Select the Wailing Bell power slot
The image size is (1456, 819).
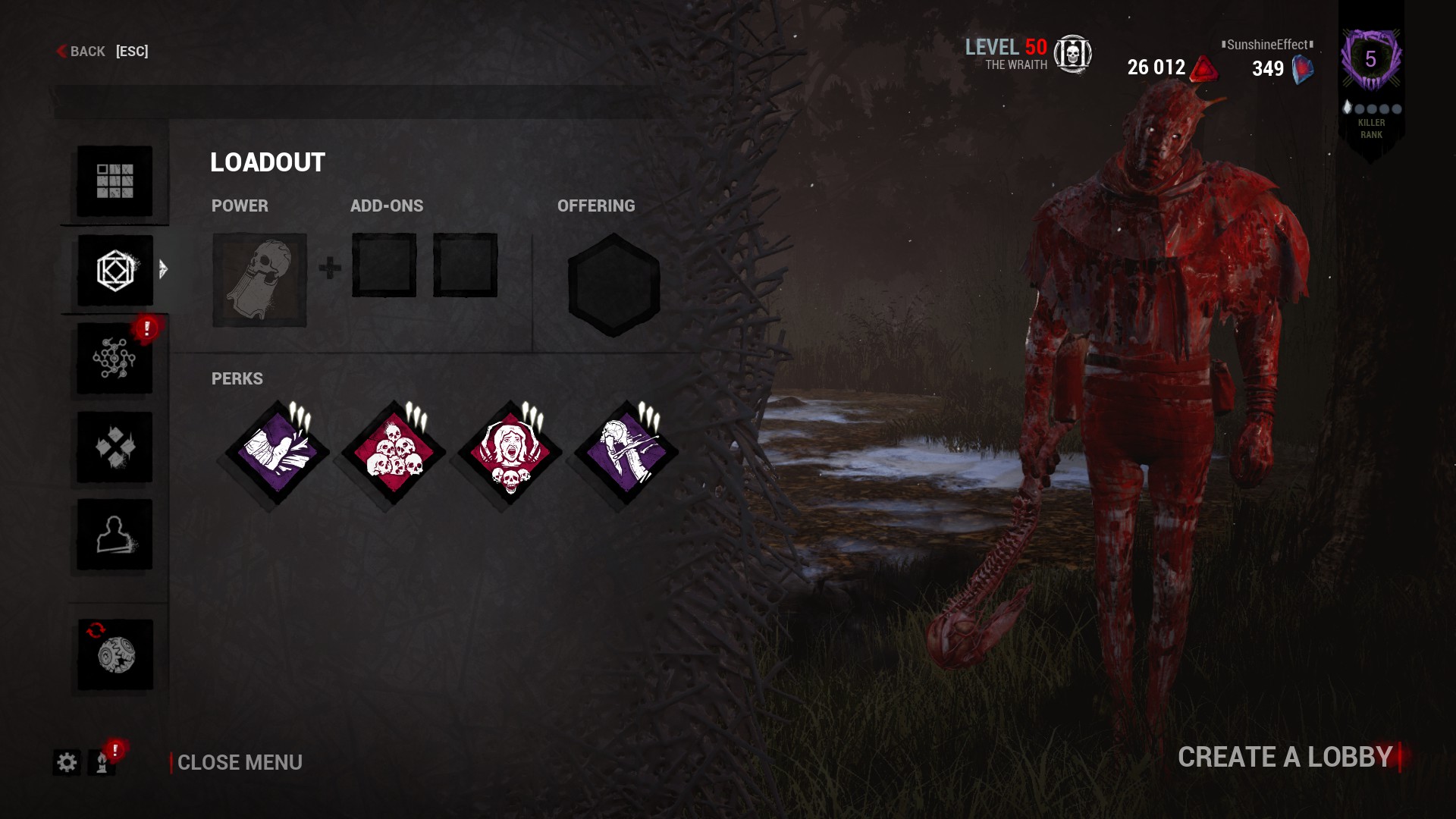[259, 281]
